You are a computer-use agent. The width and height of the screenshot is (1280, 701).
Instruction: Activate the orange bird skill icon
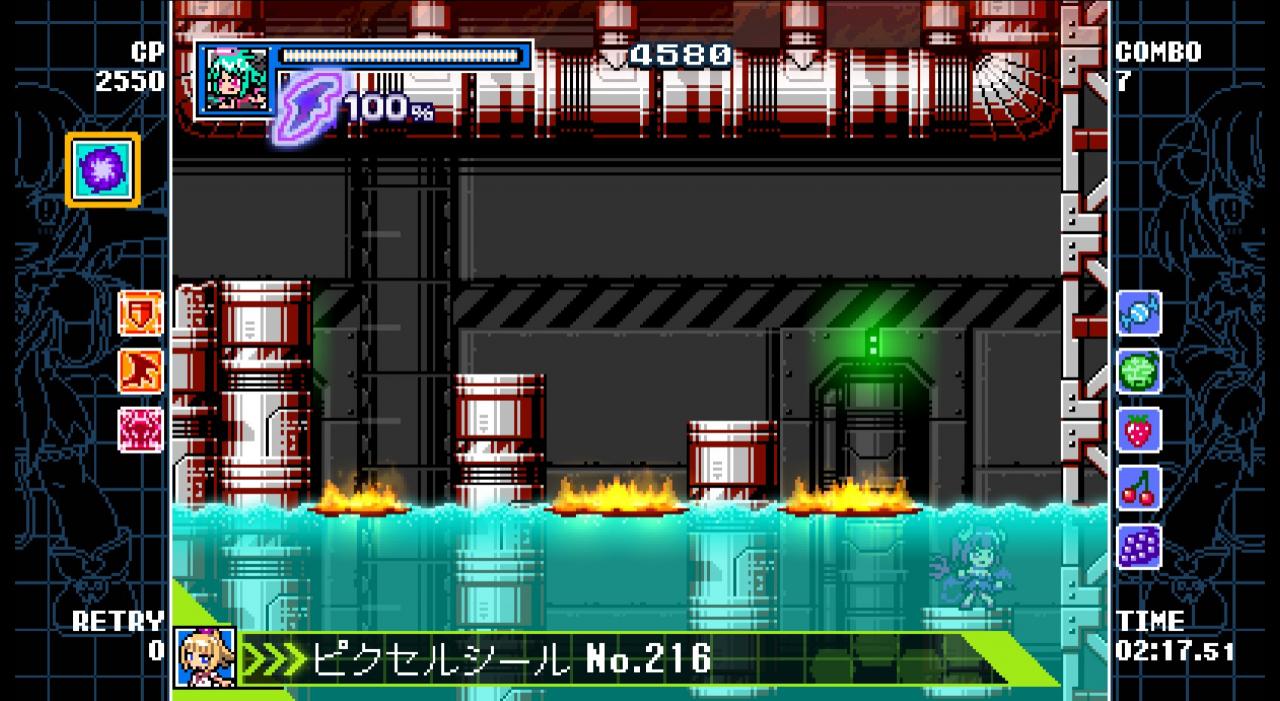point(140,371)
